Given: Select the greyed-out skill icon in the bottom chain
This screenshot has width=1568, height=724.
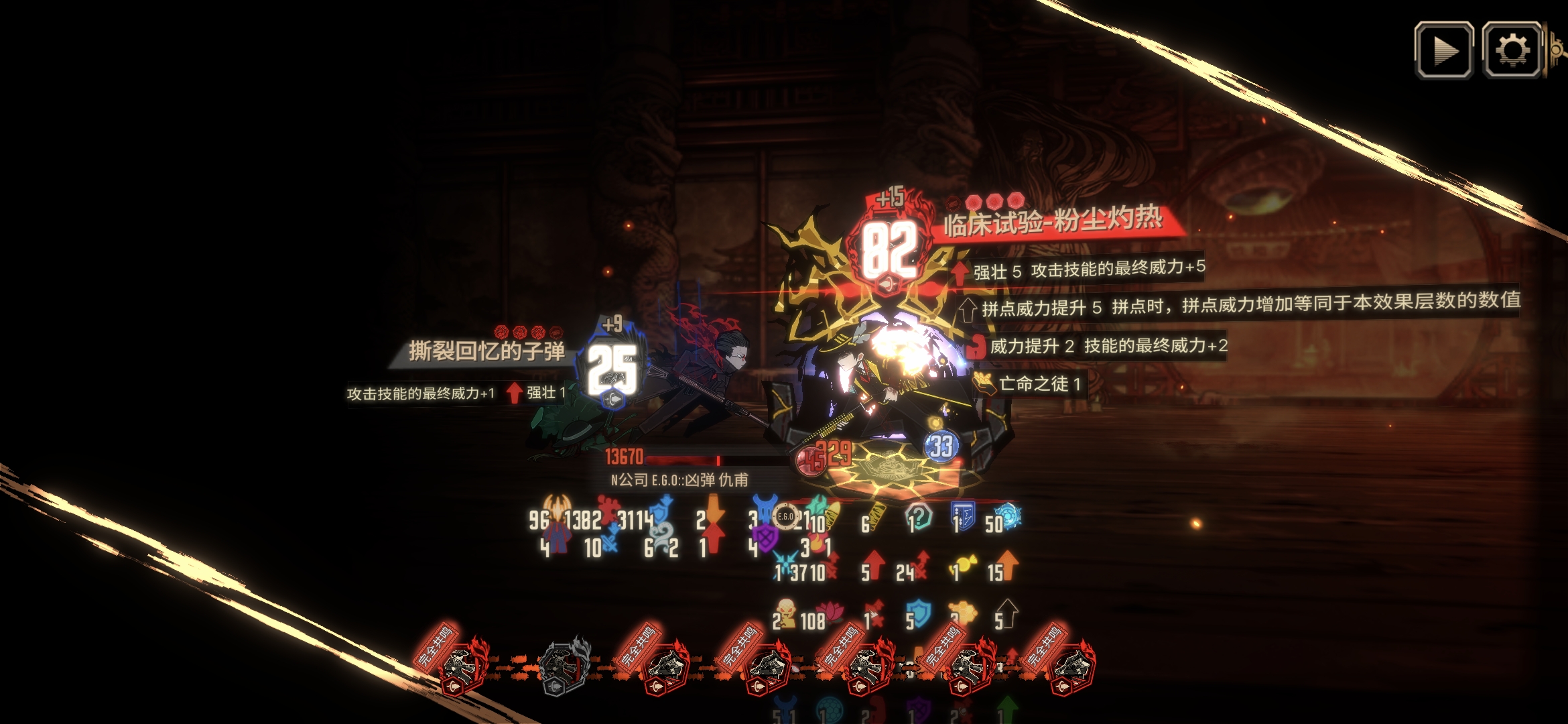Looking at the screenshot, I should click(562, 666).
